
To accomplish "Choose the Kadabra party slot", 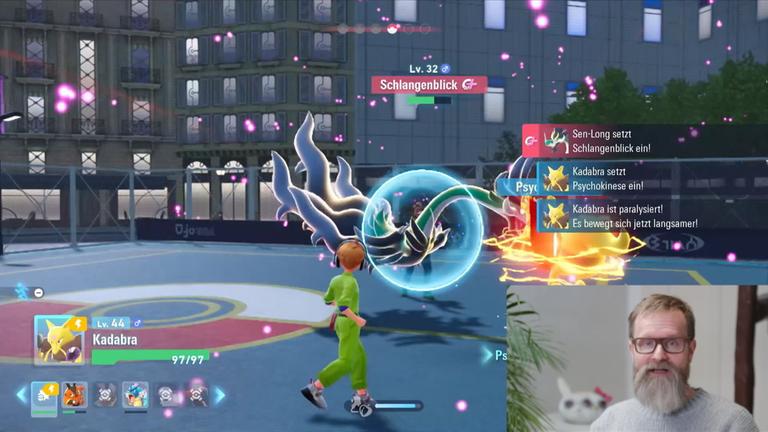I will click(x=44, y=395).
